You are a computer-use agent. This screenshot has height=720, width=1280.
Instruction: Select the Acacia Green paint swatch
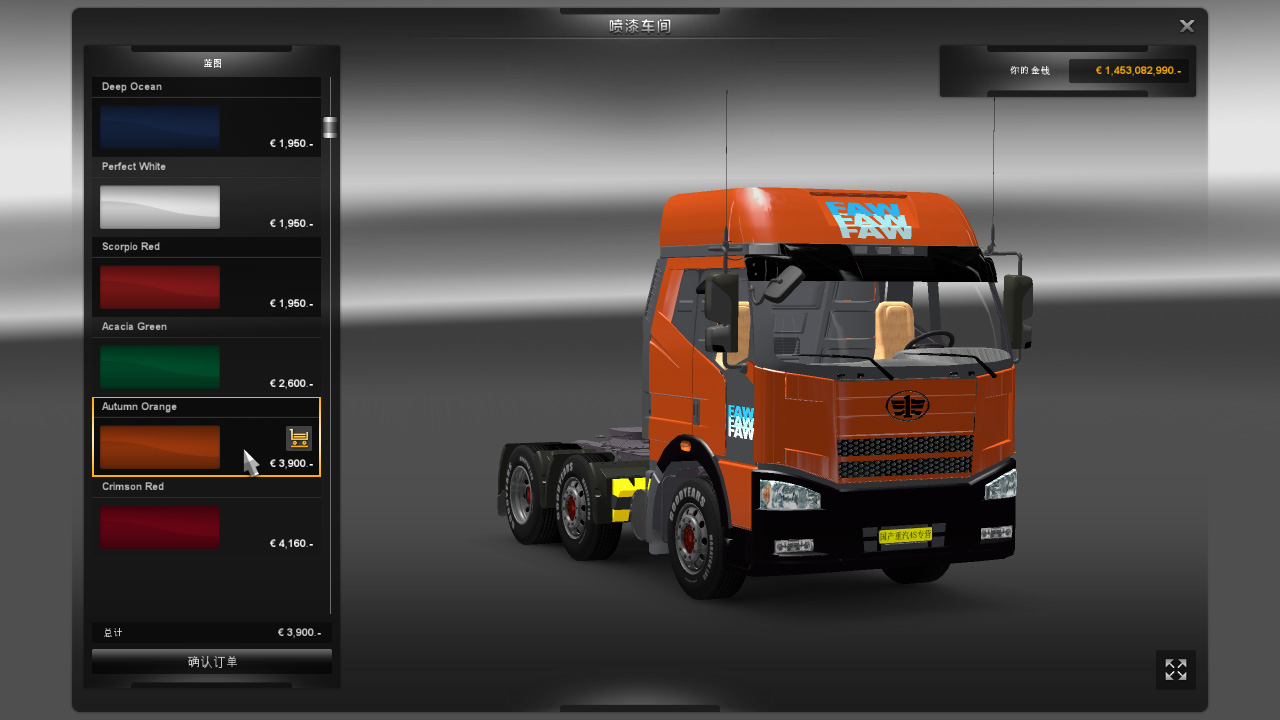[160, 367]
